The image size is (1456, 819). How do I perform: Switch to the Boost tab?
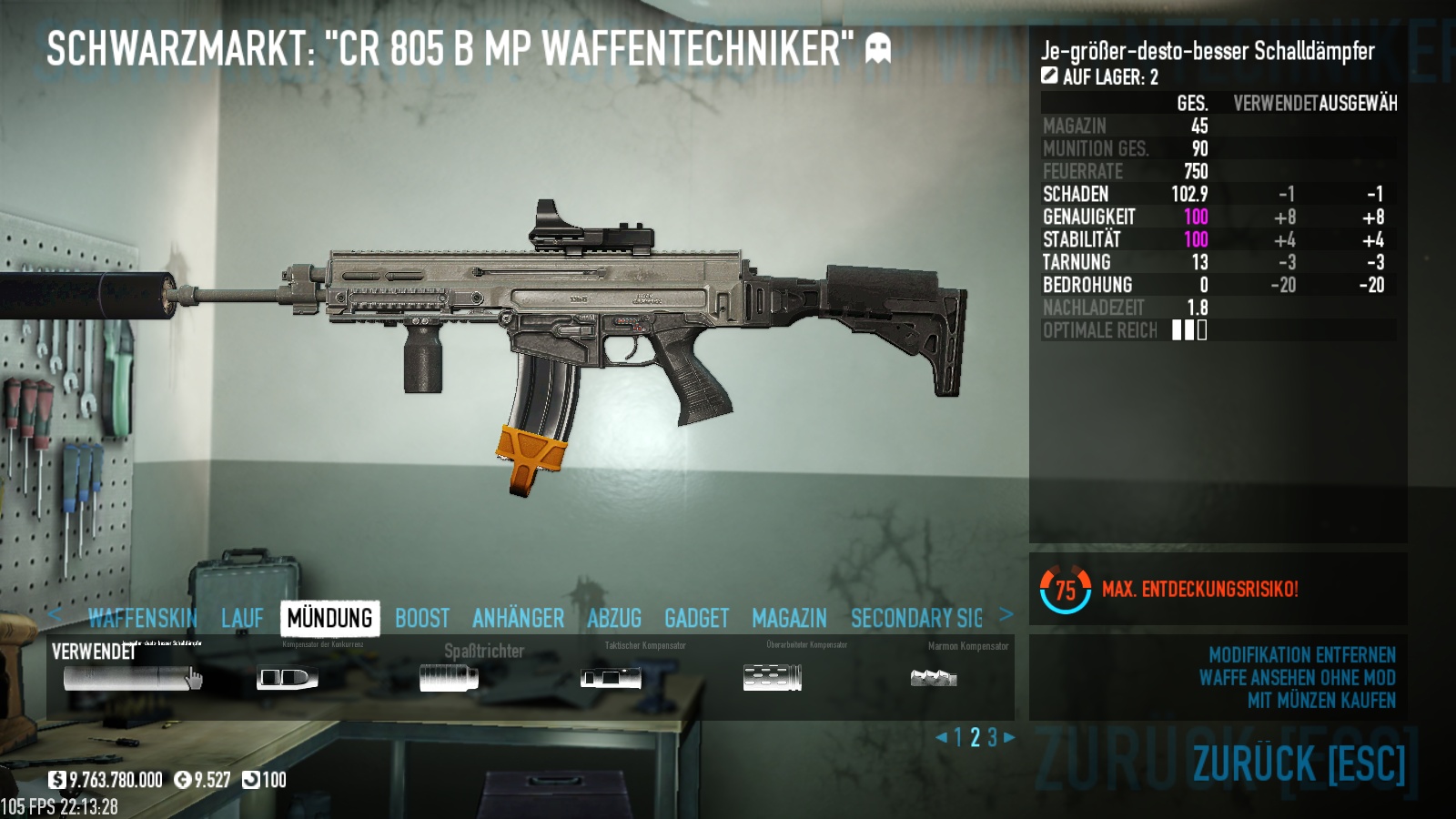pos(422,619)
